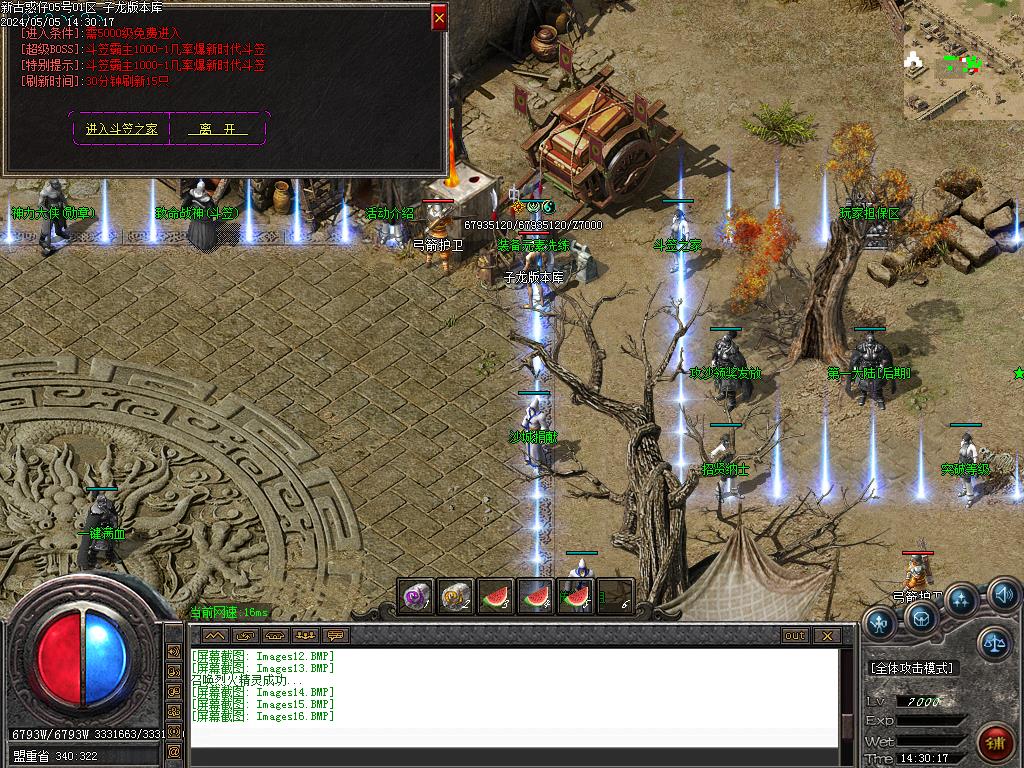Select the 离开 option in the NPC dialog
Viewport: 1024px width, 768px height.
coord(217,129)
